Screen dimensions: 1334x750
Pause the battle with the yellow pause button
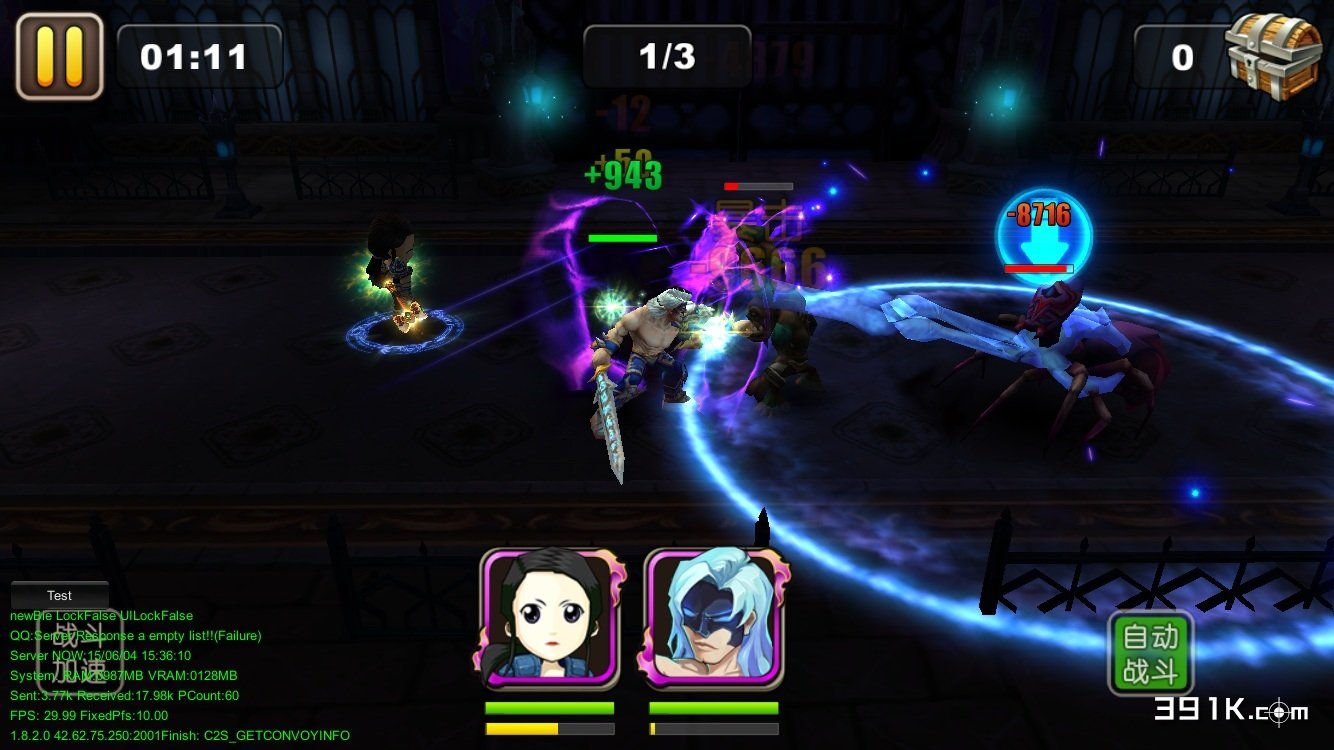pyautogui.click(x=59, y=56)
